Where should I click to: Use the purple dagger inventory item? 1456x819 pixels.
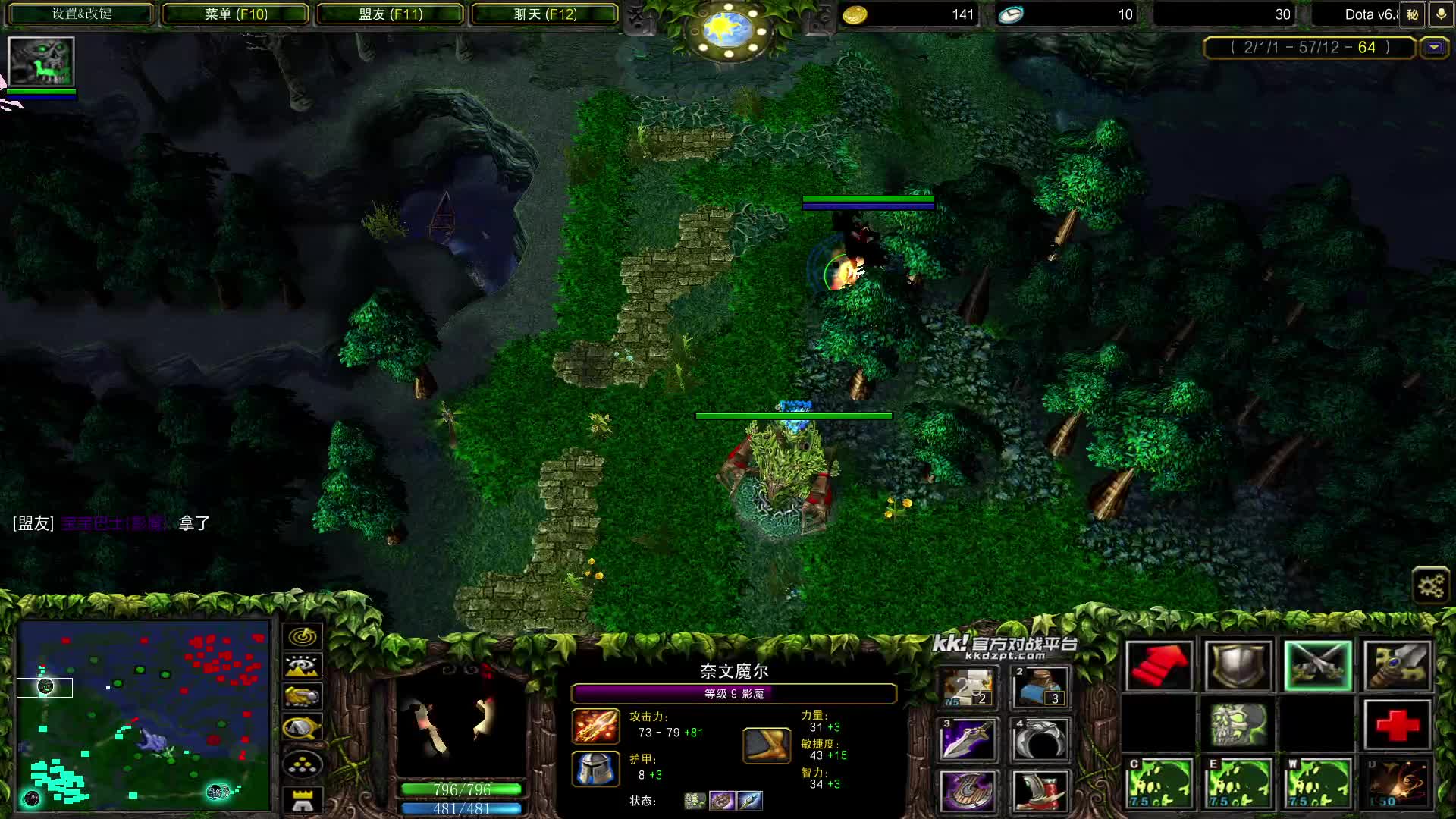tap(968, 739)
